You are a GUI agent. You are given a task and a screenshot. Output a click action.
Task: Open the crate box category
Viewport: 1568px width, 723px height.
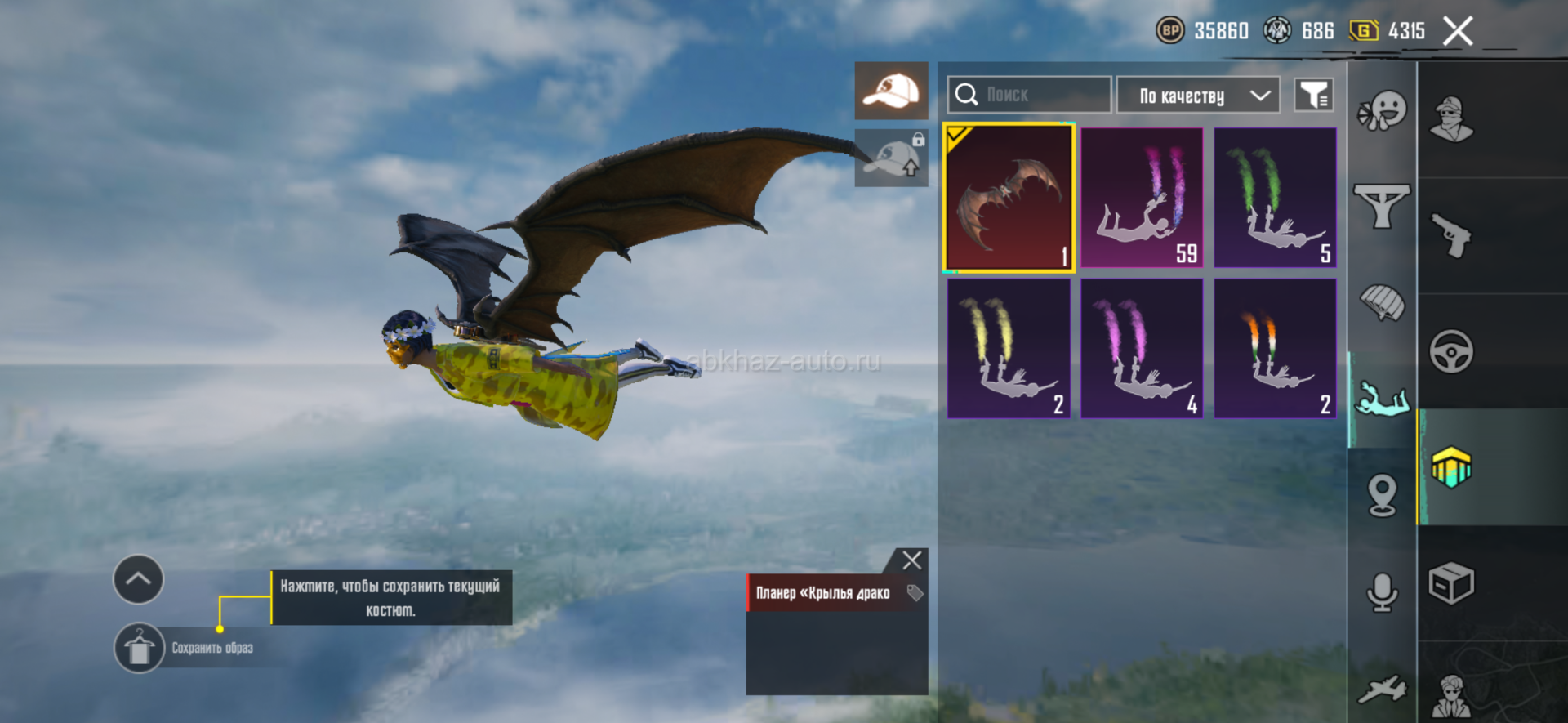pyautogui.click(x=1451, y=583)
